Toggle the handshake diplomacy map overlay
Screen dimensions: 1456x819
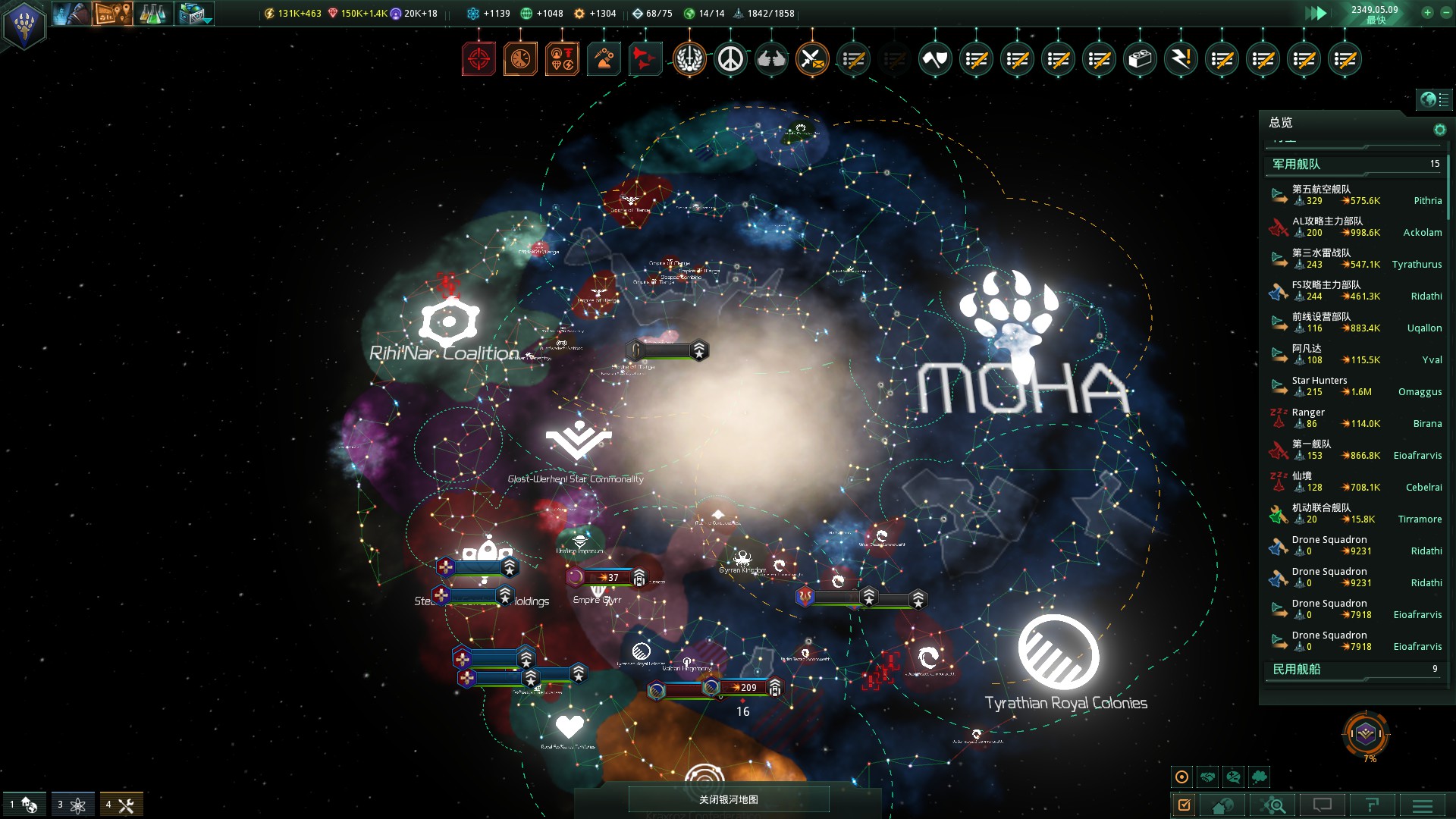[x=1208, y=776]
